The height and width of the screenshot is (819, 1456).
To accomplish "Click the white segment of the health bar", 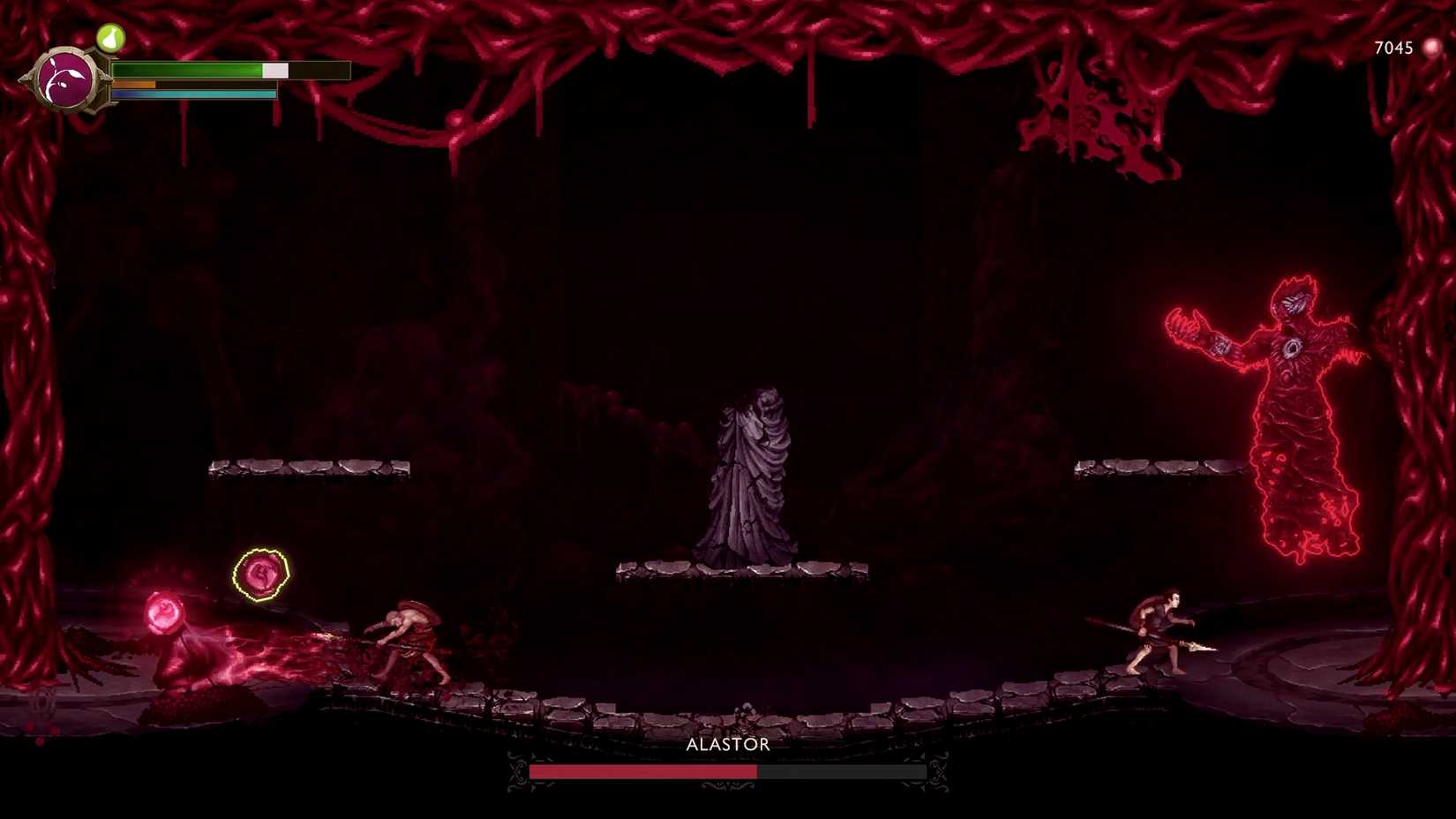I will pyautogui.click(x=274, y=68).
